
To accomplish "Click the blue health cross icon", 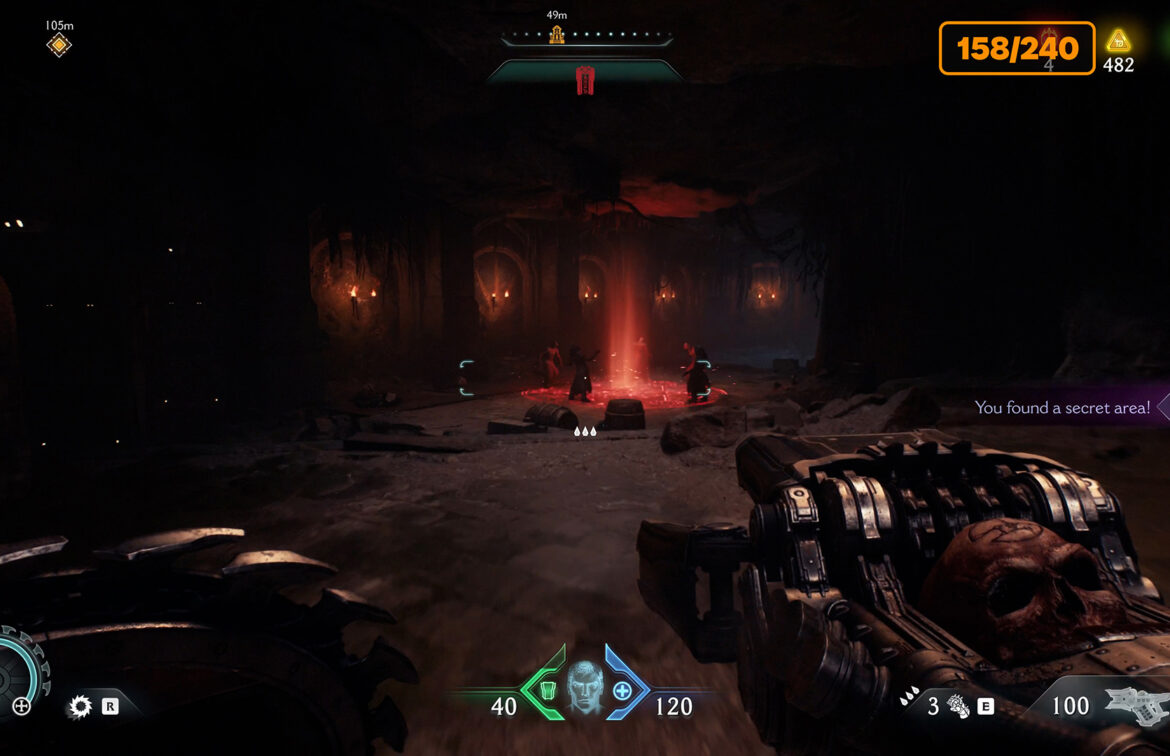I will pyautogui.click(x=622, y=690).
